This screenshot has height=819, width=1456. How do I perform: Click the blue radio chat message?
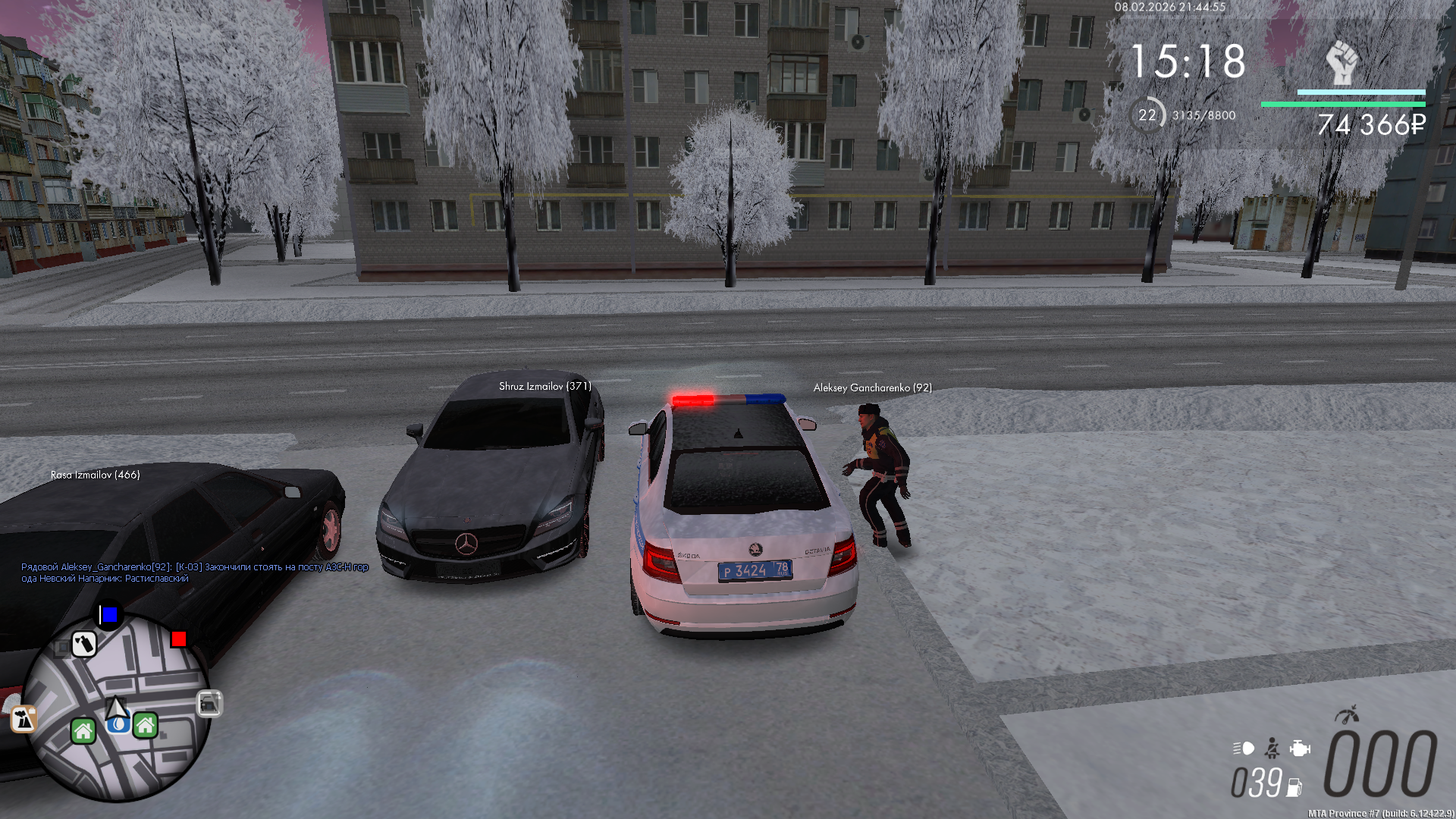pos(194,573)
